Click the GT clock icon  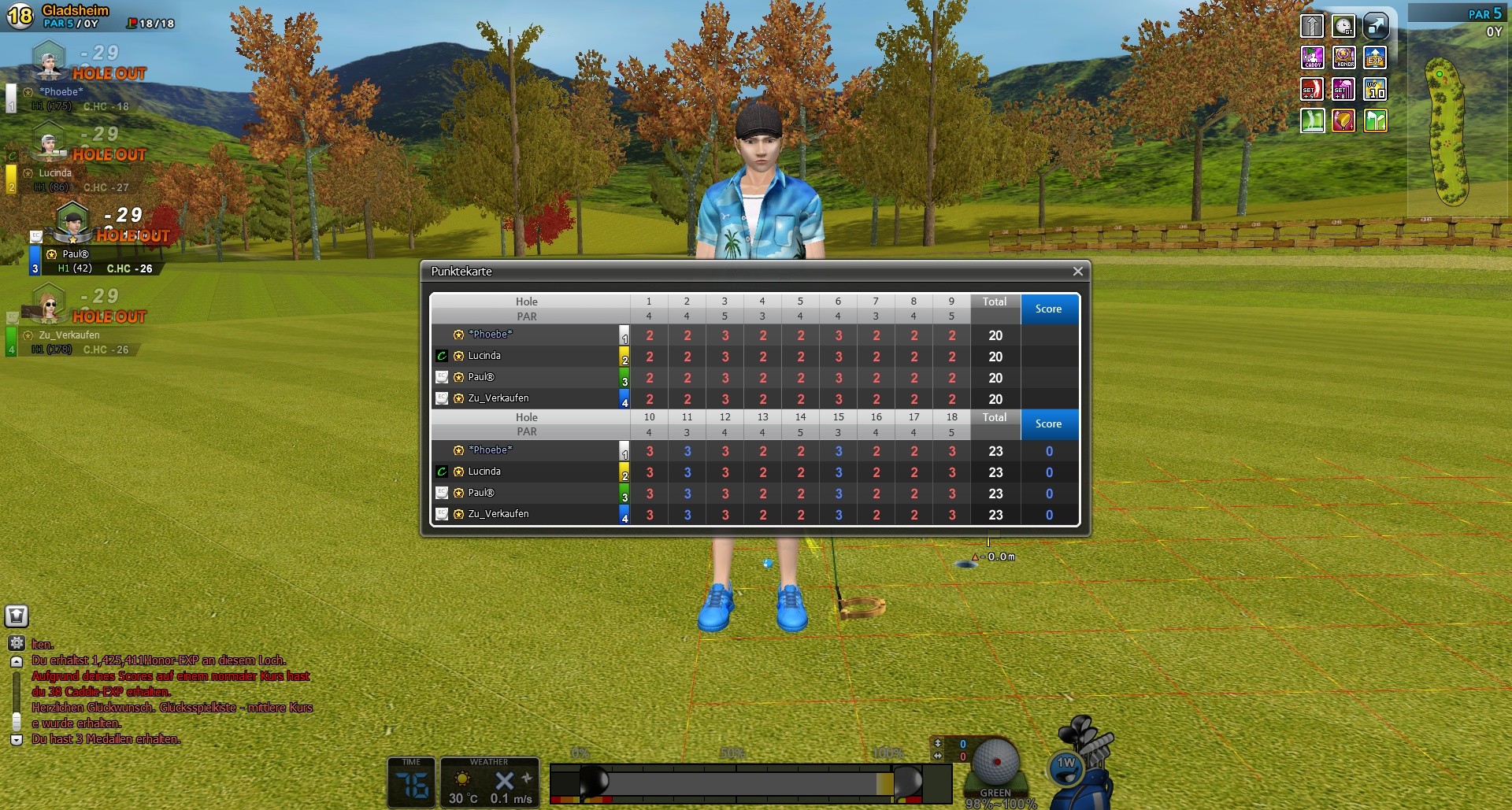pyautogui.click(x=1343, y=26)
